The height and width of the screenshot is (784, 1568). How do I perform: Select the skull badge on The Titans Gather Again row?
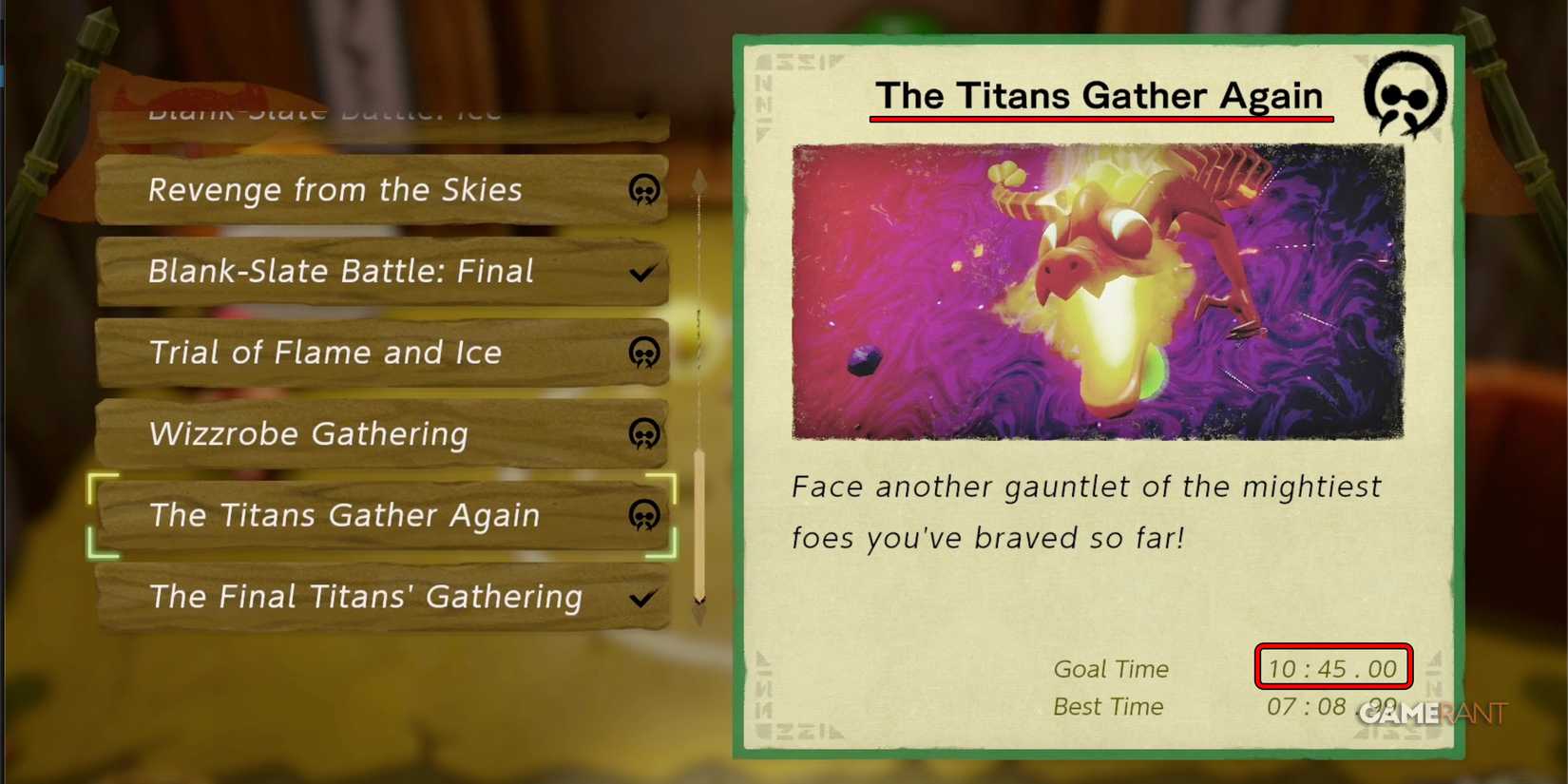(x=644, y=516)
